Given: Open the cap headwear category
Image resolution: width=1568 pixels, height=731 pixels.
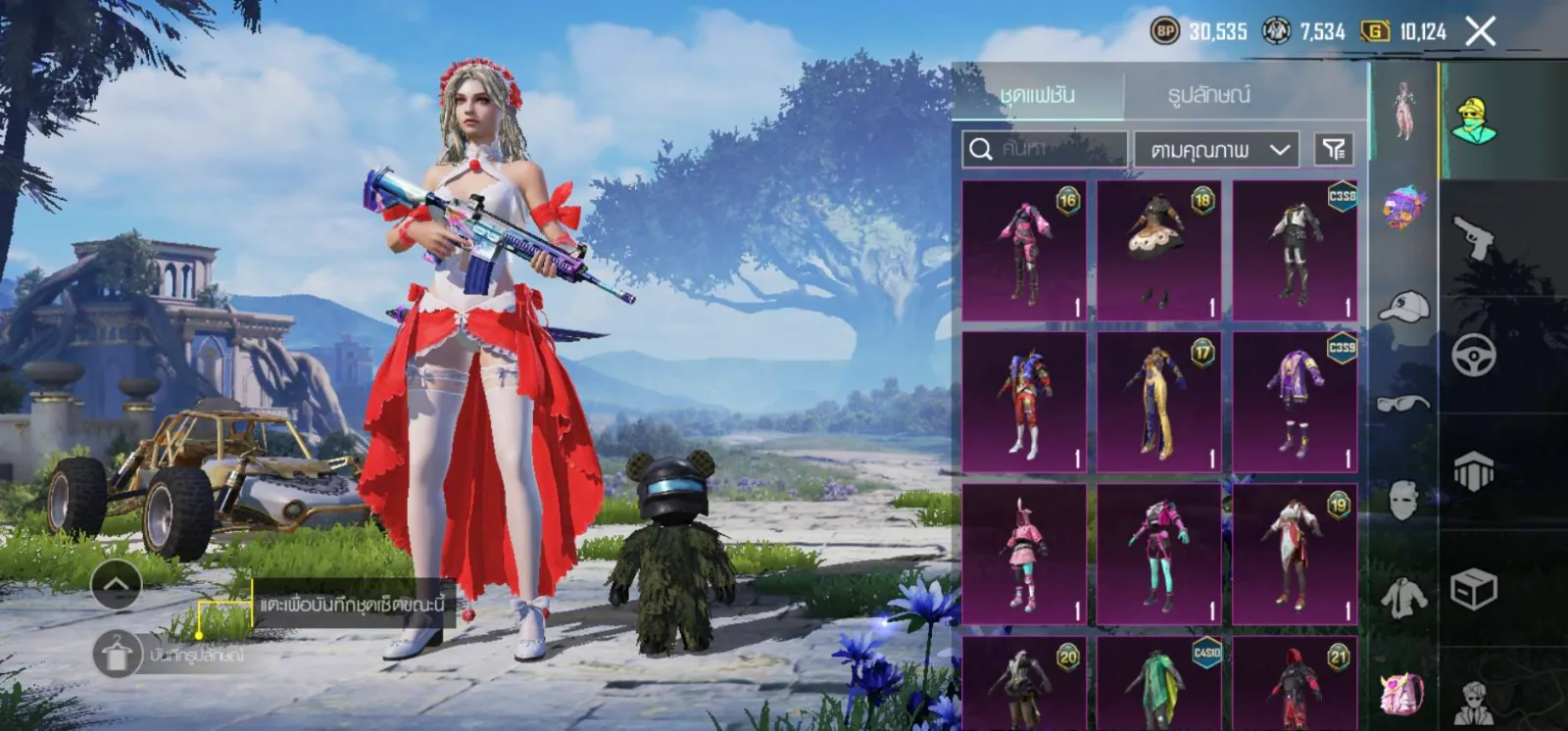Looking at the screenshot, I should click(x=1403, y=307).
